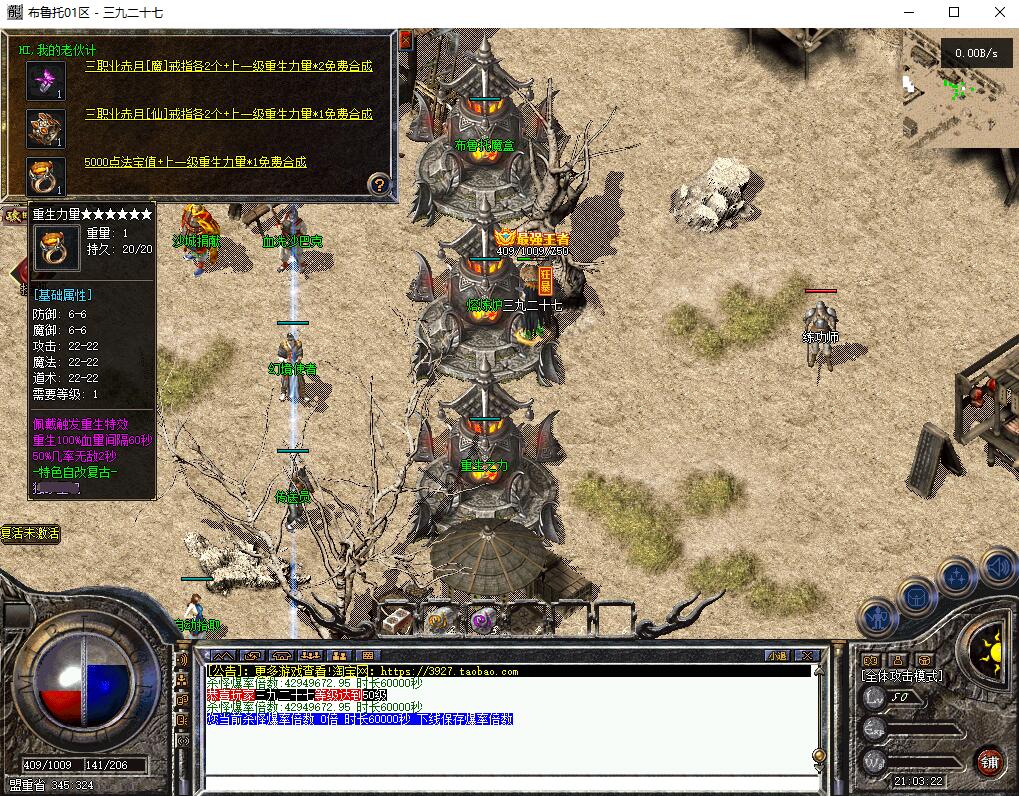Open the skills sparkle round button
The width and height of the screenshot is (1019, 796).
point(956,577)
